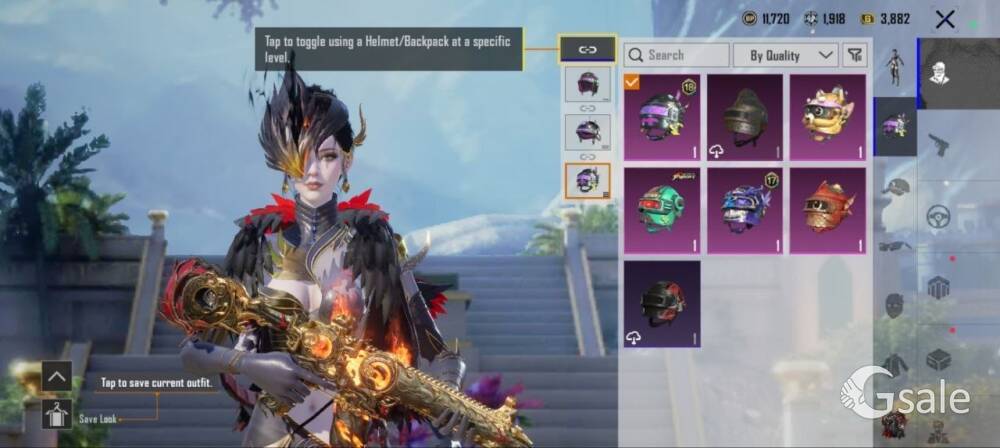
Task: Open the By Quality sort dropdown
Action: tap(785, 55)
